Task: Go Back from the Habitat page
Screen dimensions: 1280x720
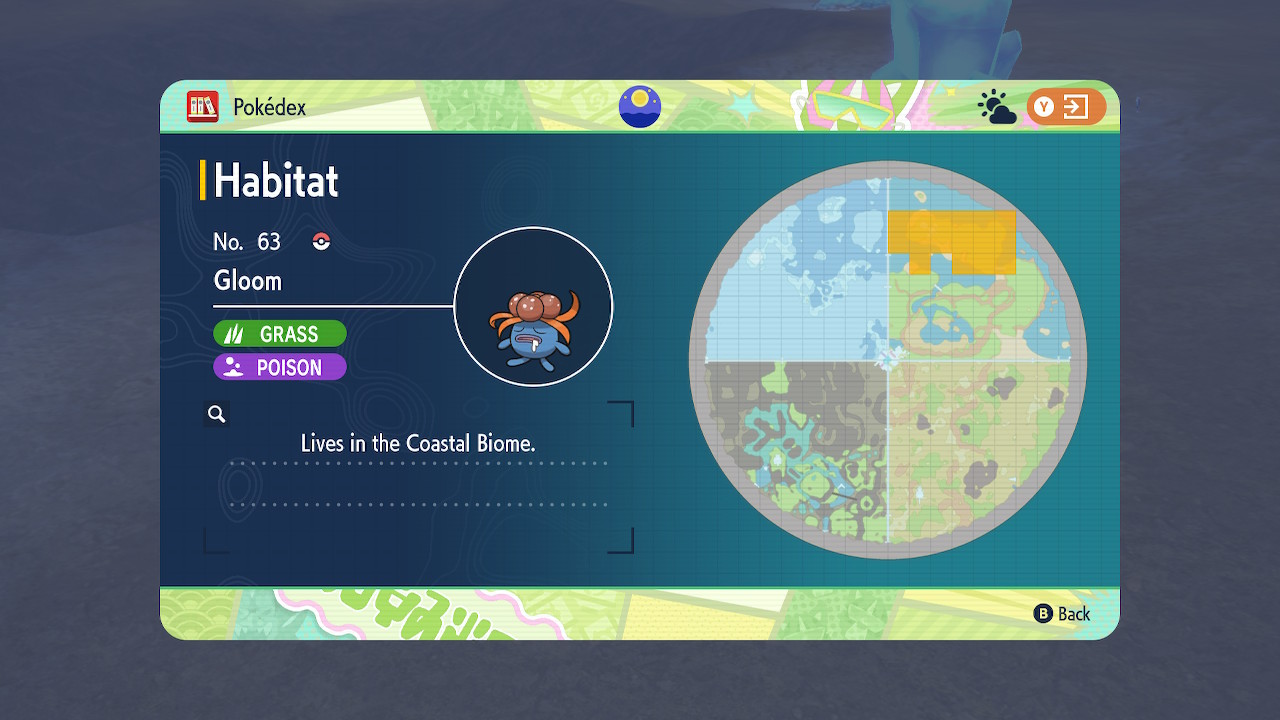Action: click(1061, 614)
